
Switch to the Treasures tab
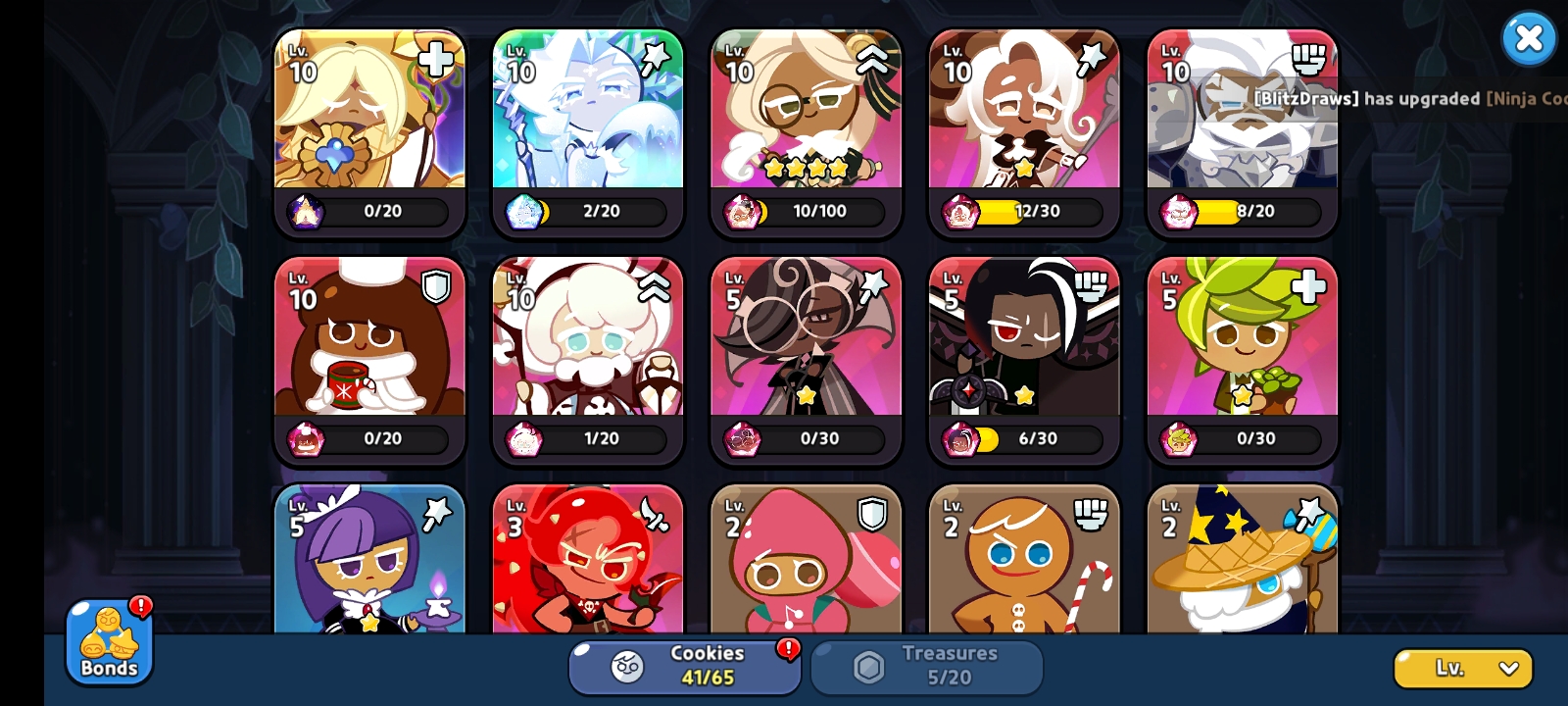point(926,668)
